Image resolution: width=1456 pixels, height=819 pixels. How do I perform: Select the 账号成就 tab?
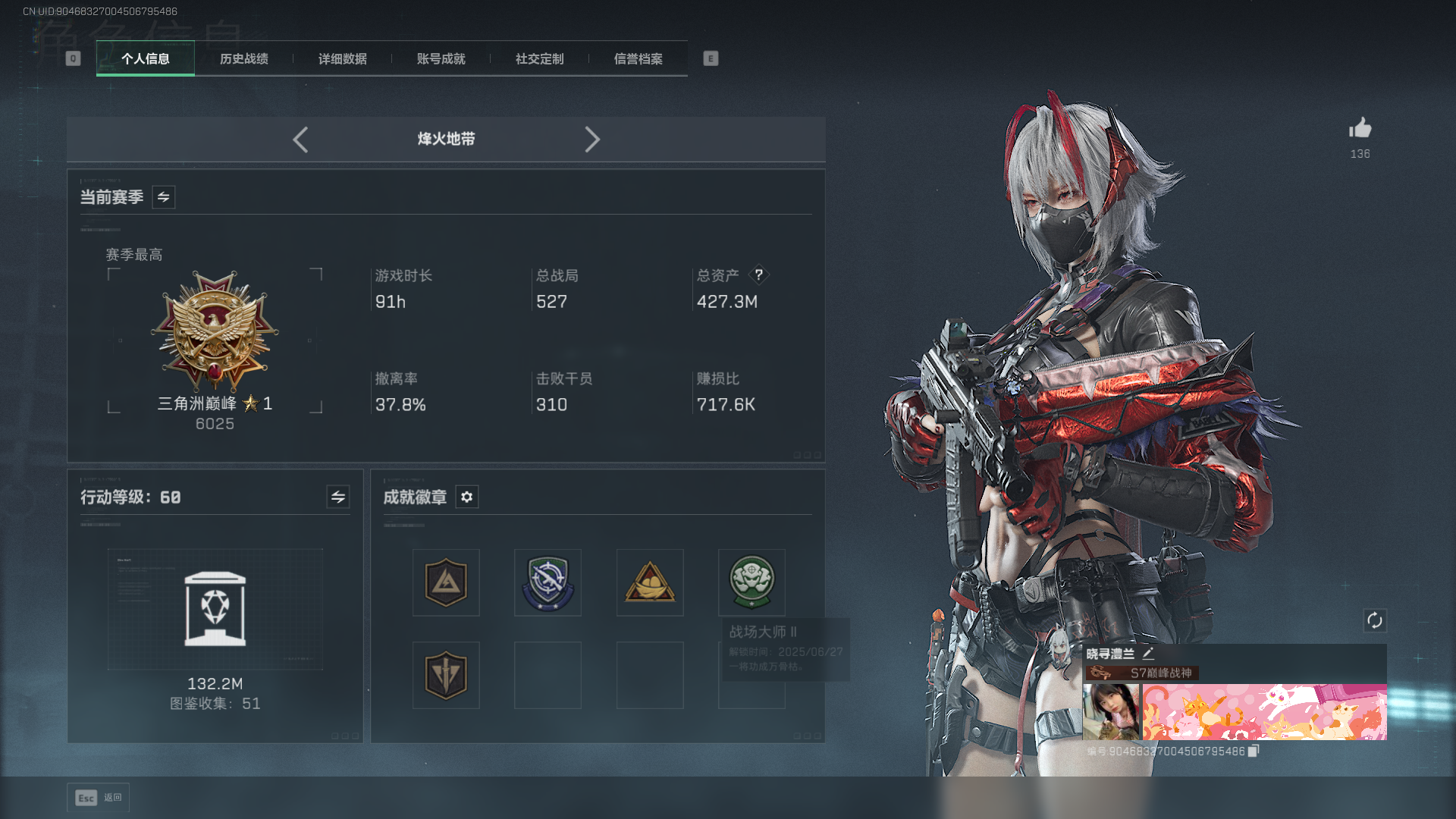(x=441, y=59)
